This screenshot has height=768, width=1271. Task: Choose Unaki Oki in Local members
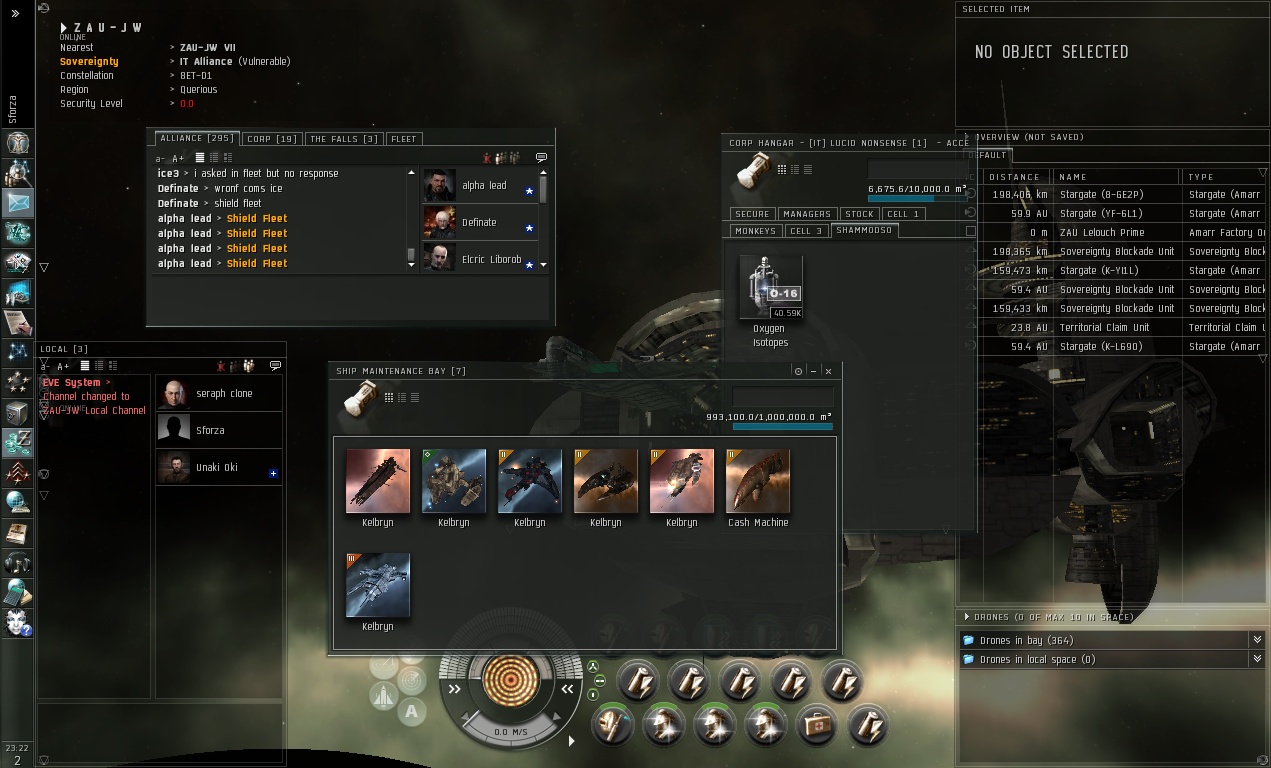(x=218, y=467)
